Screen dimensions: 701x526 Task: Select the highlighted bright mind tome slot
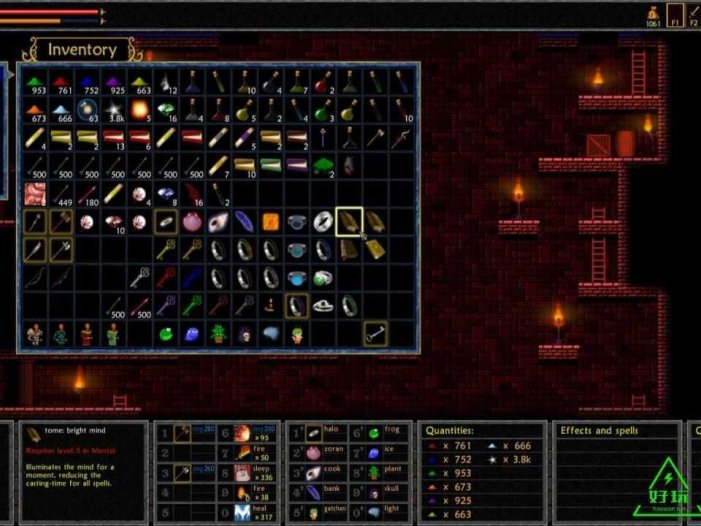(349, 222)
